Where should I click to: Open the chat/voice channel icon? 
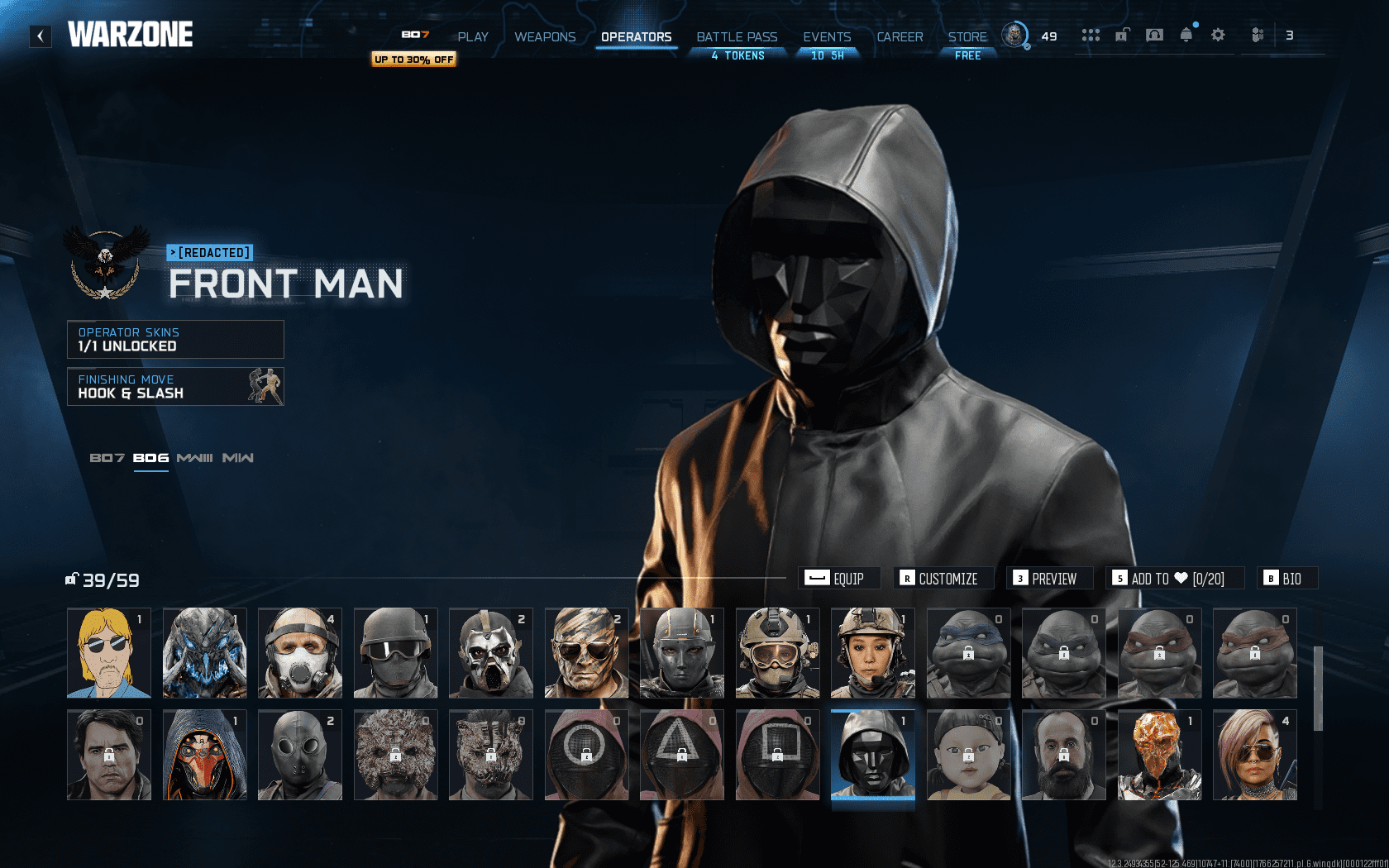(x=1155, y=36)
